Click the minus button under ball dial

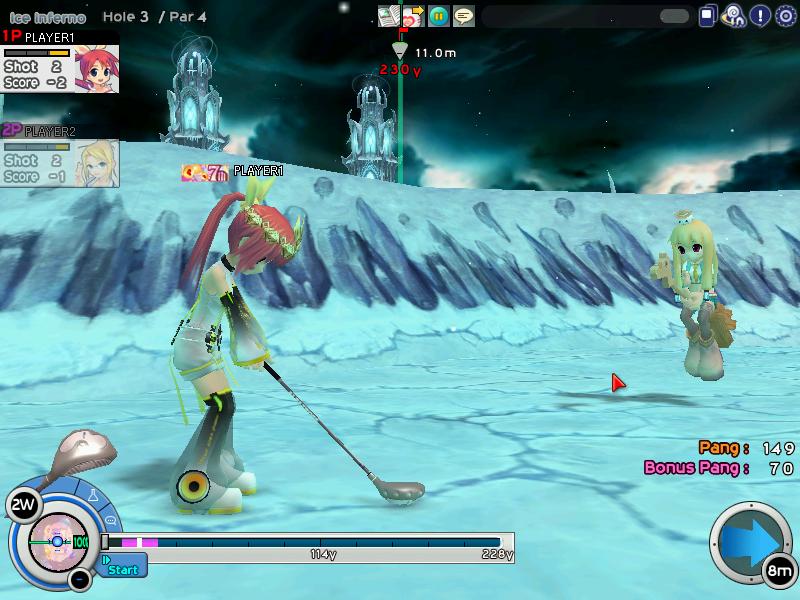click(x=80, y=579)
